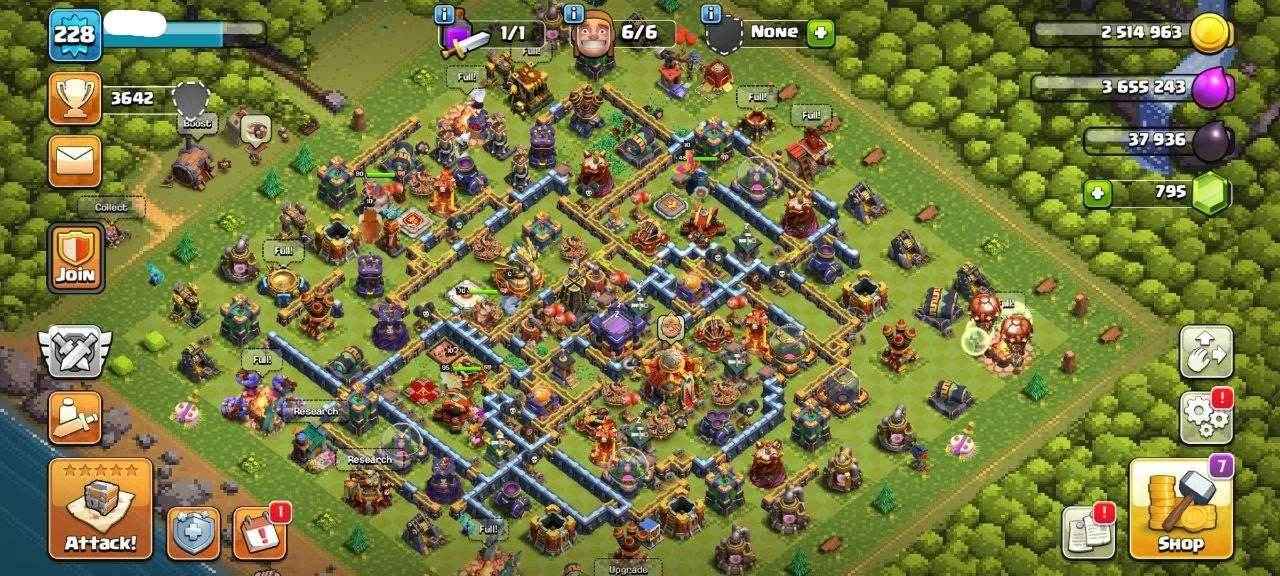
Task: Open the mail inbox envelope
Action: pyautogui.click(x=75, y=161)
